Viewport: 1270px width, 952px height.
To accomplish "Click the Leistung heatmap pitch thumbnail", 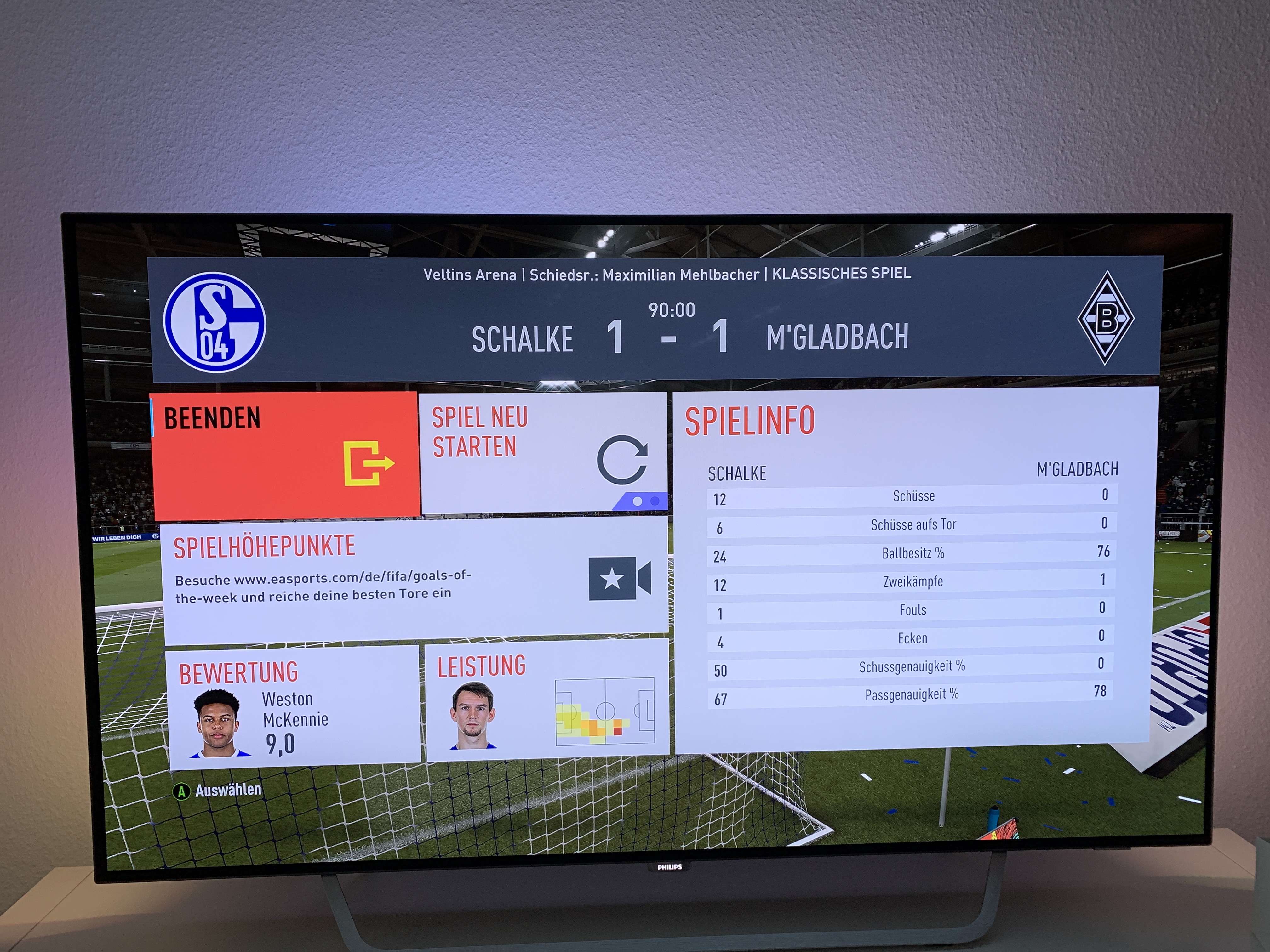I will coord(604,711).
